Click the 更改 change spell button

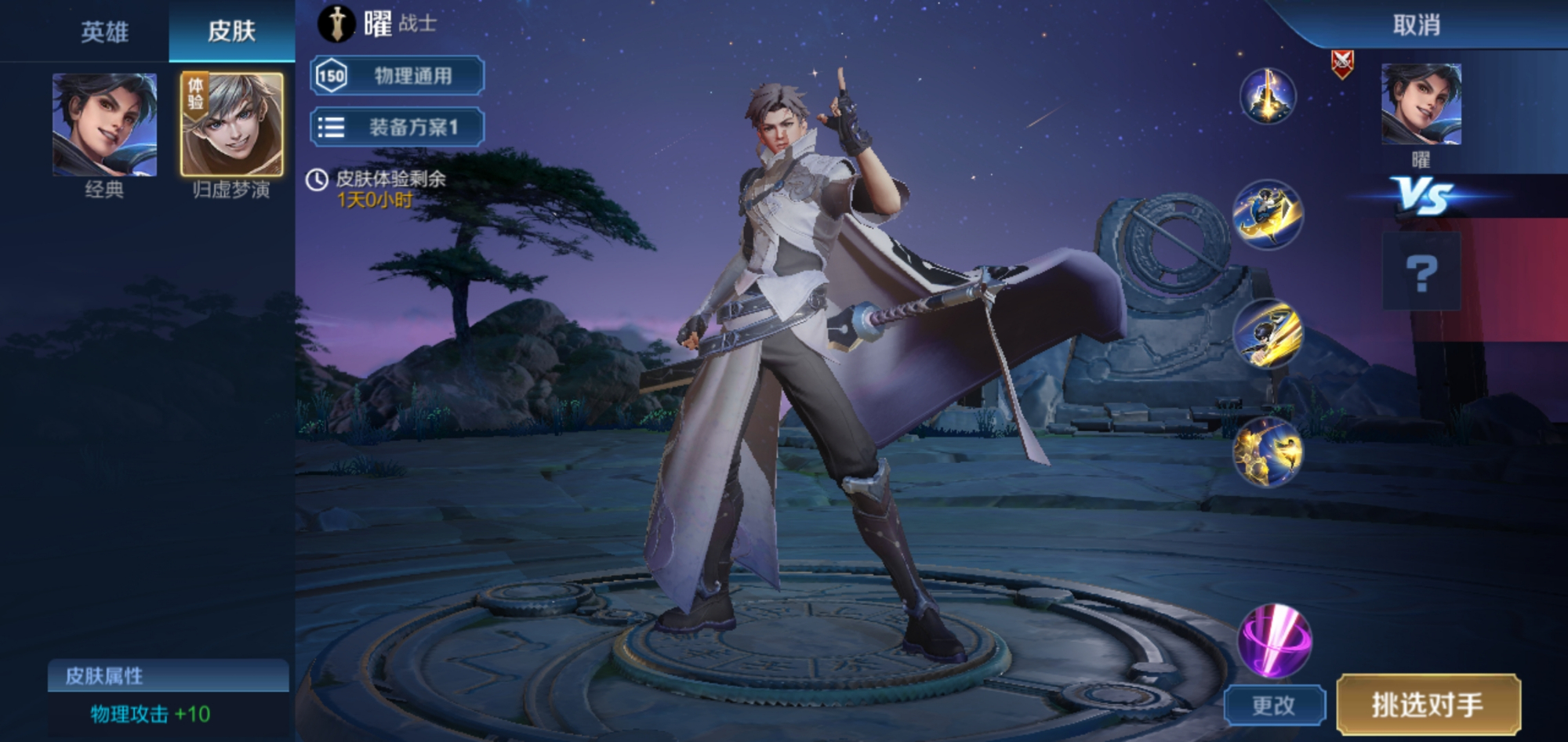click(1274, 705)
